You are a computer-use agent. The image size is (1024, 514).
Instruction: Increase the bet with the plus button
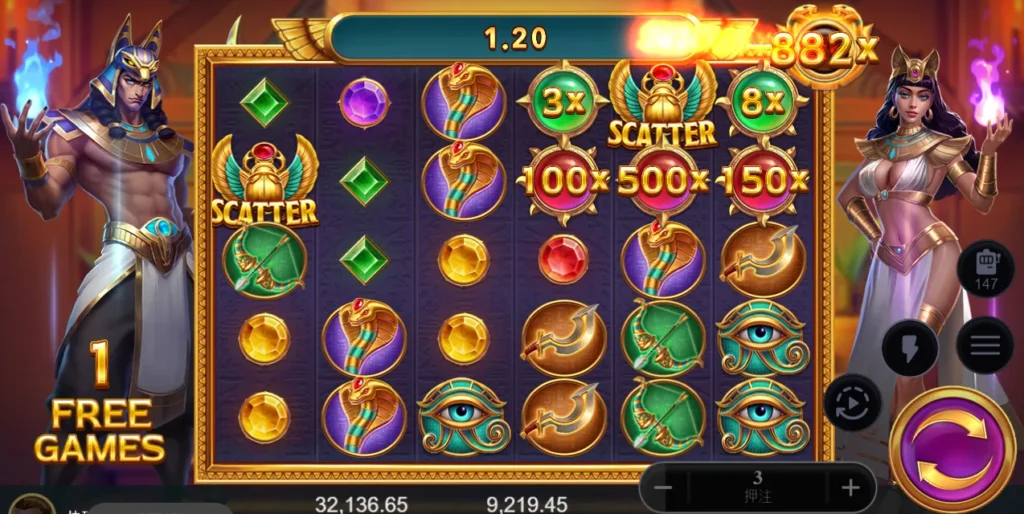click(850, 488)
